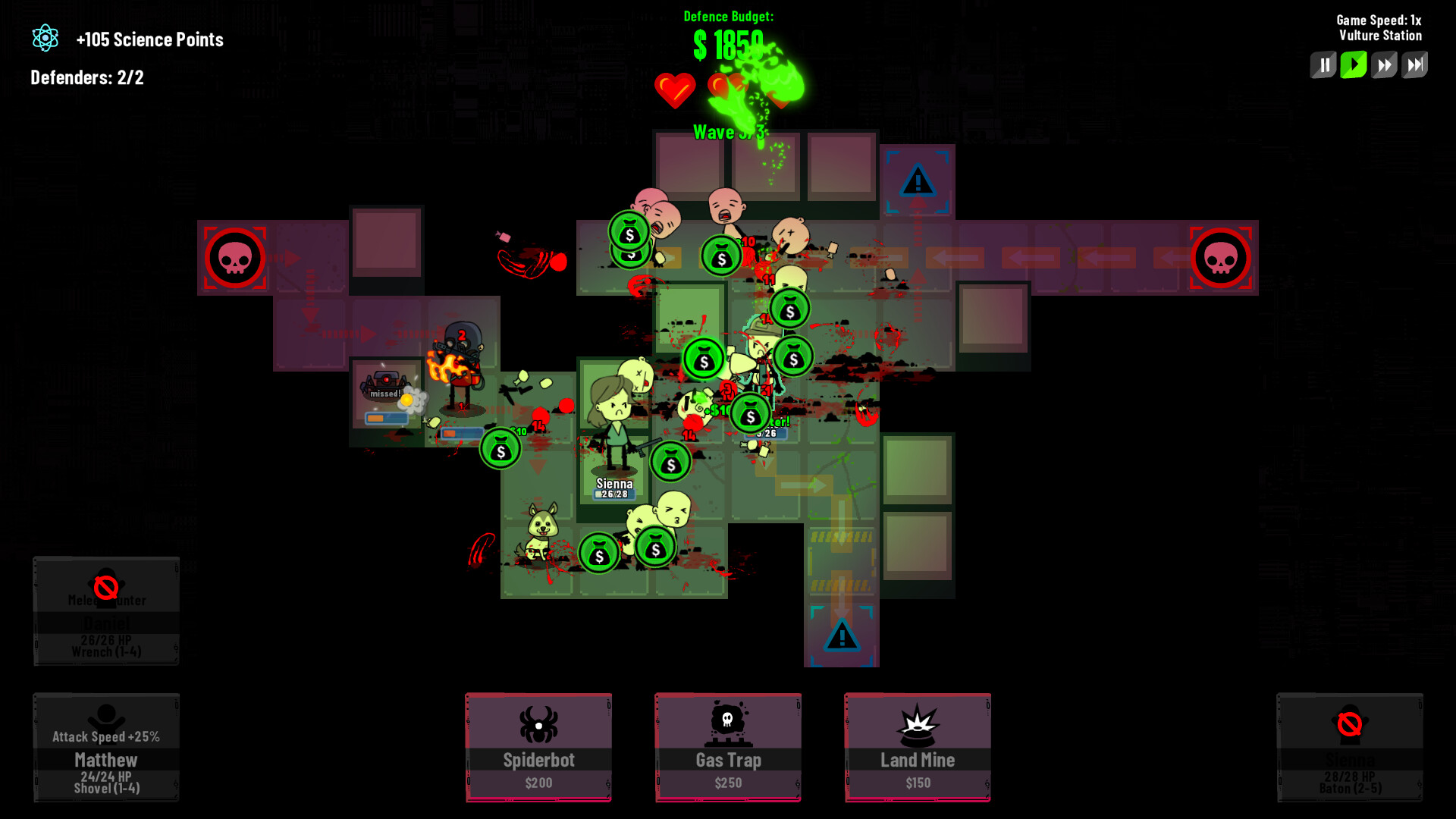1456x819 pixels.
Task: Click the left red skull spawn marker
Action: 235,258
